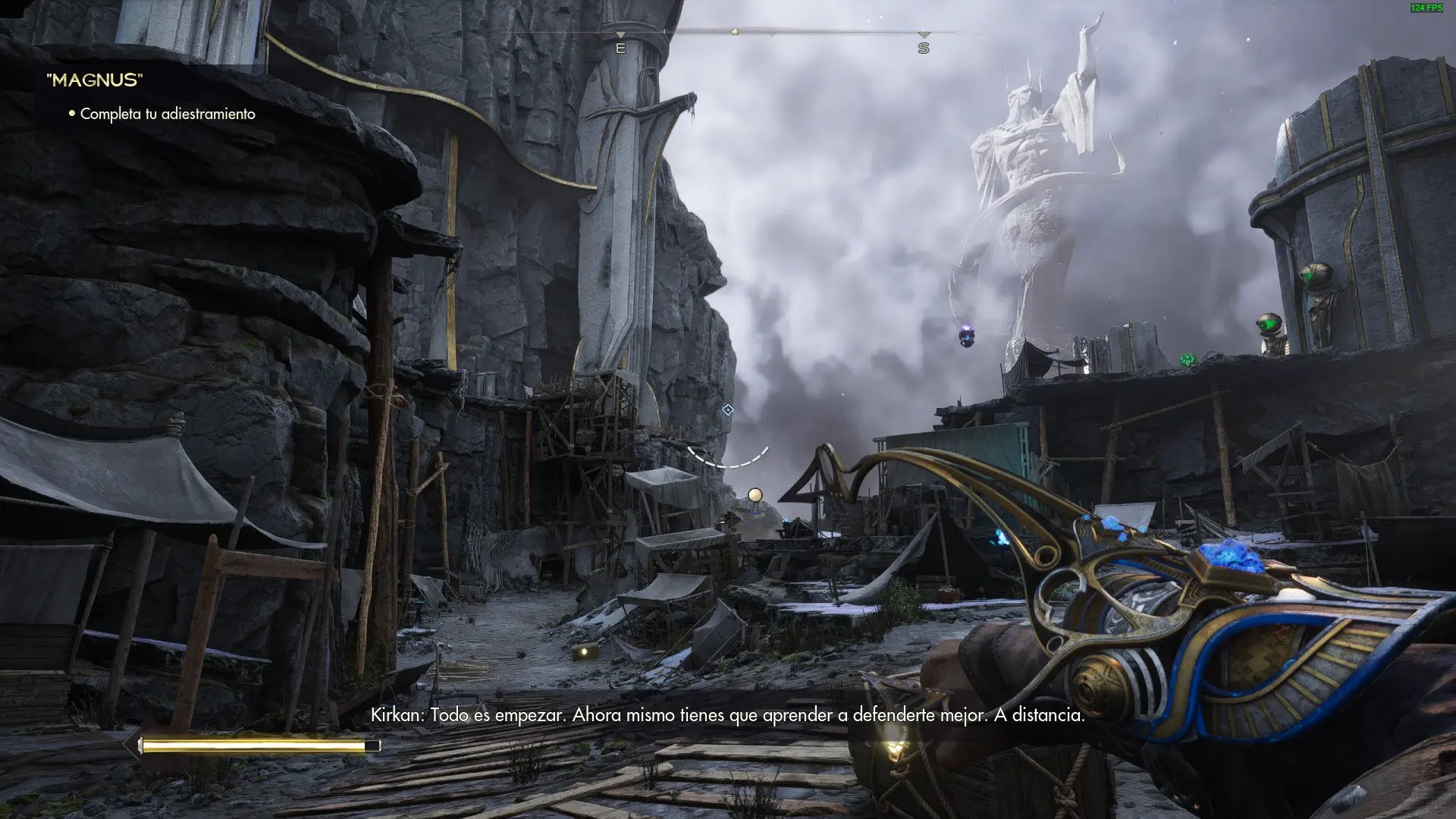The width and height of the screenshot is (1456, 819).
Task: Select the "MAGNUS" quest title in the tracker
Action: (95, 80)
